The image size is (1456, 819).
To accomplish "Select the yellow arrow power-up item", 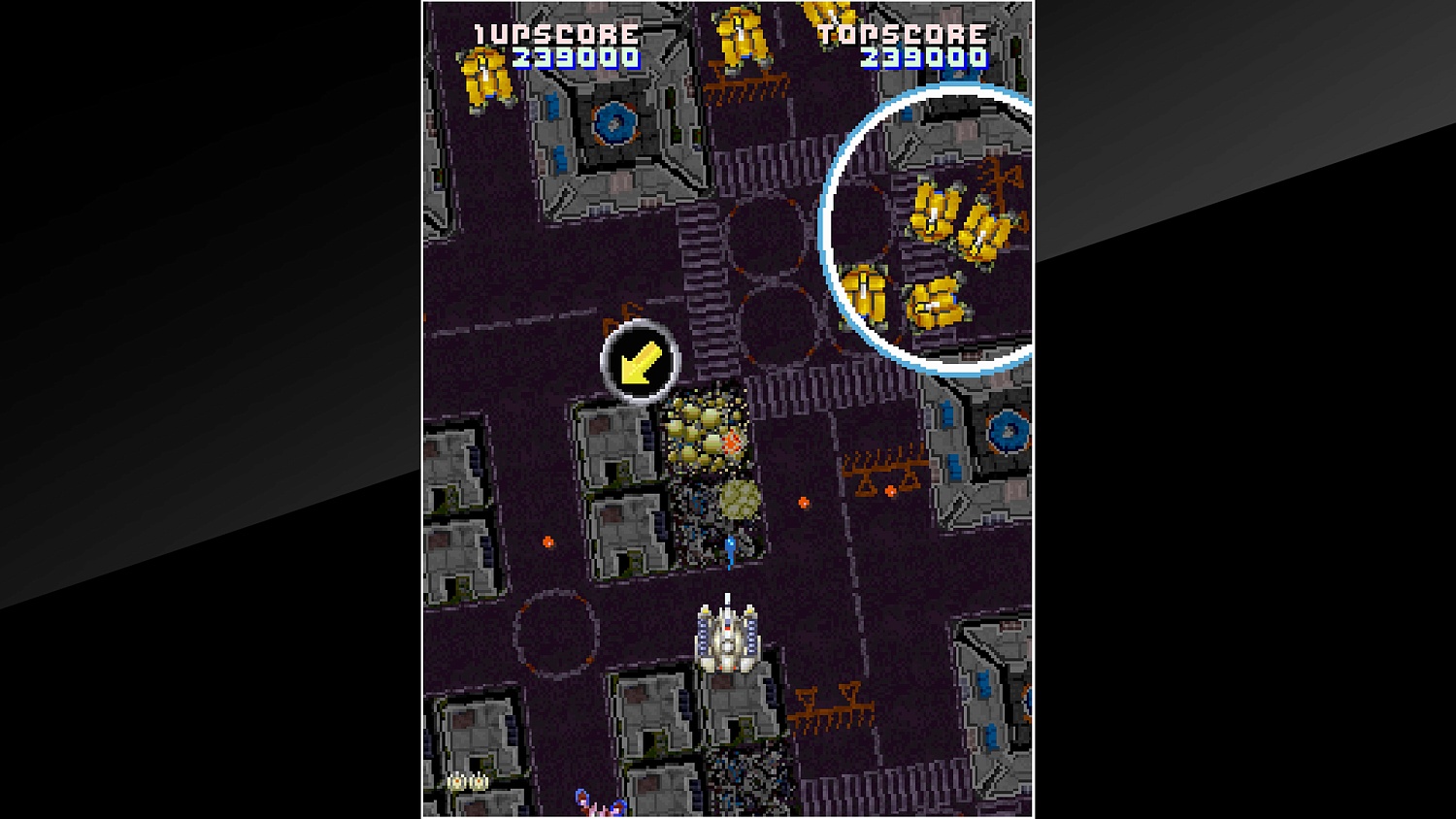I will click(x=640, y=362).
